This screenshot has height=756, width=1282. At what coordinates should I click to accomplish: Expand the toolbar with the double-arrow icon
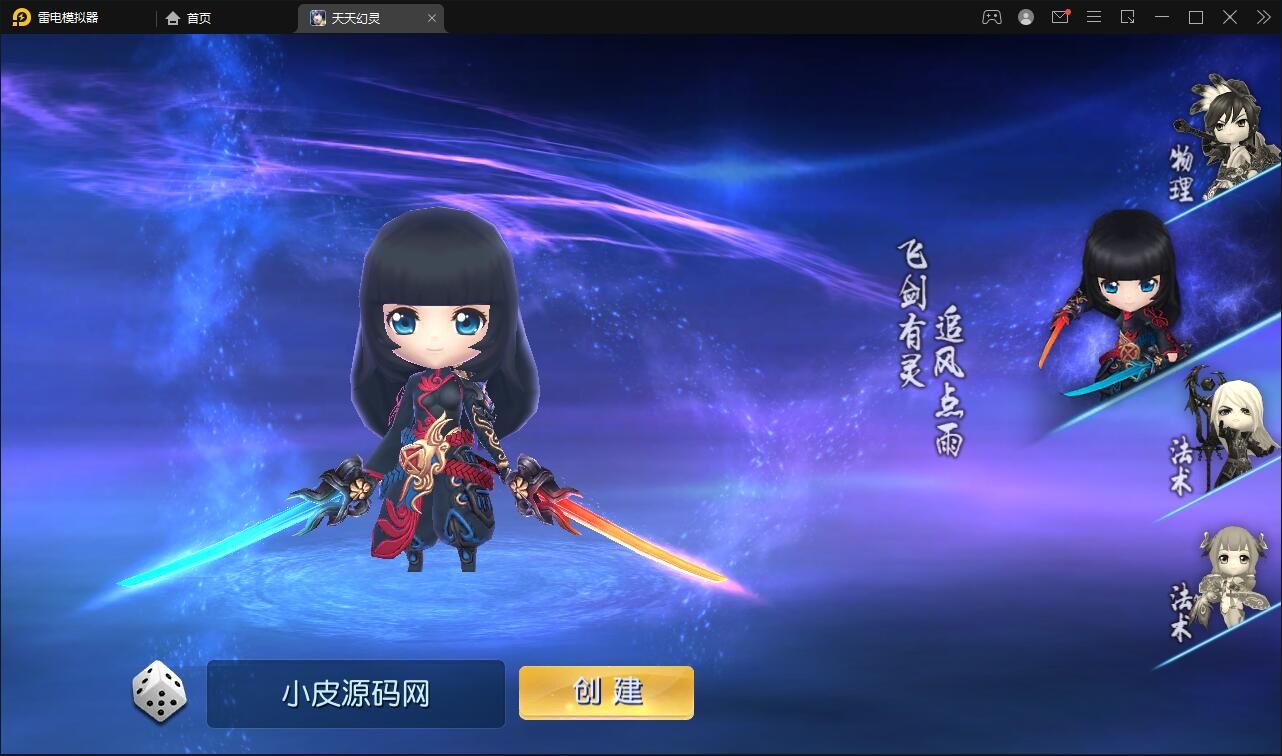click(x=1262, y=17)
